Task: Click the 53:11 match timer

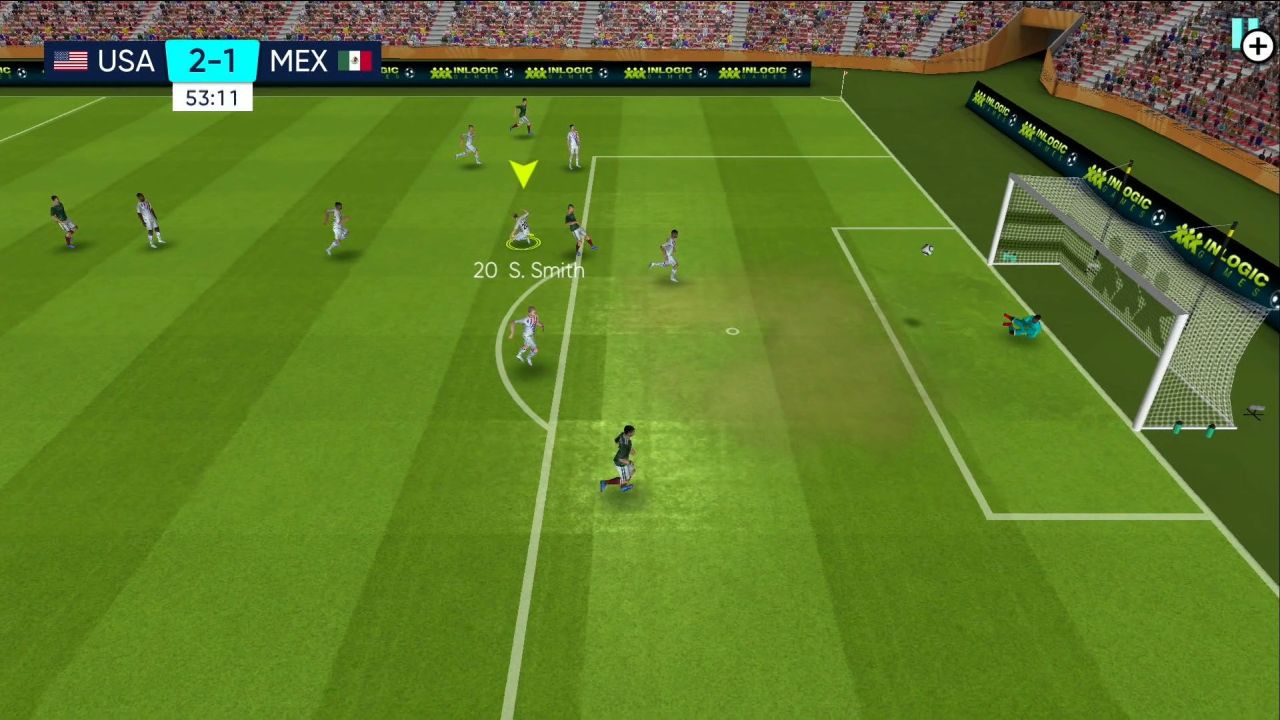Action: pos(212,97)
